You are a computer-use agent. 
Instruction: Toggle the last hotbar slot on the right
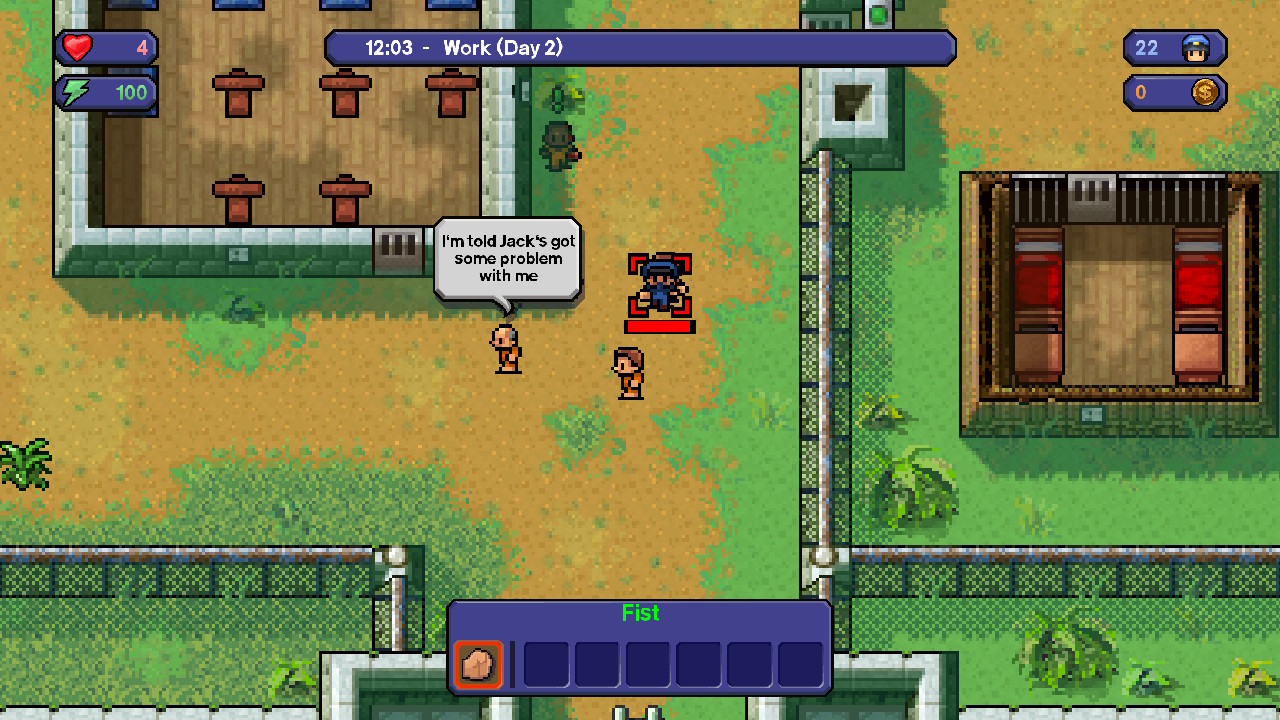point(800,666)
